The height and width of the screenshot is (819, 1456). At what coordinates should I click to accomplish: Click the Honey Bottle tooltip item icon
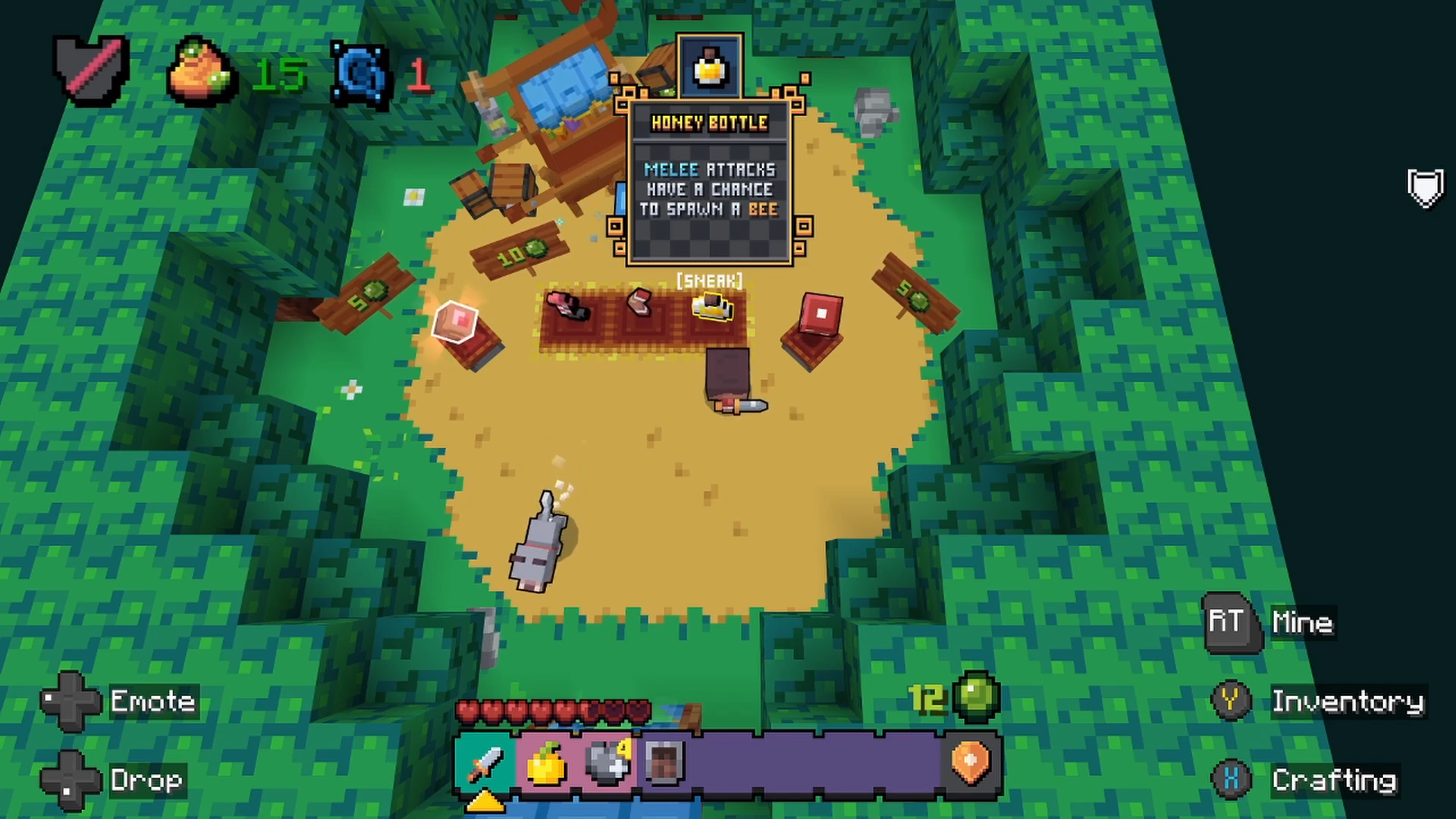point(710,67)
